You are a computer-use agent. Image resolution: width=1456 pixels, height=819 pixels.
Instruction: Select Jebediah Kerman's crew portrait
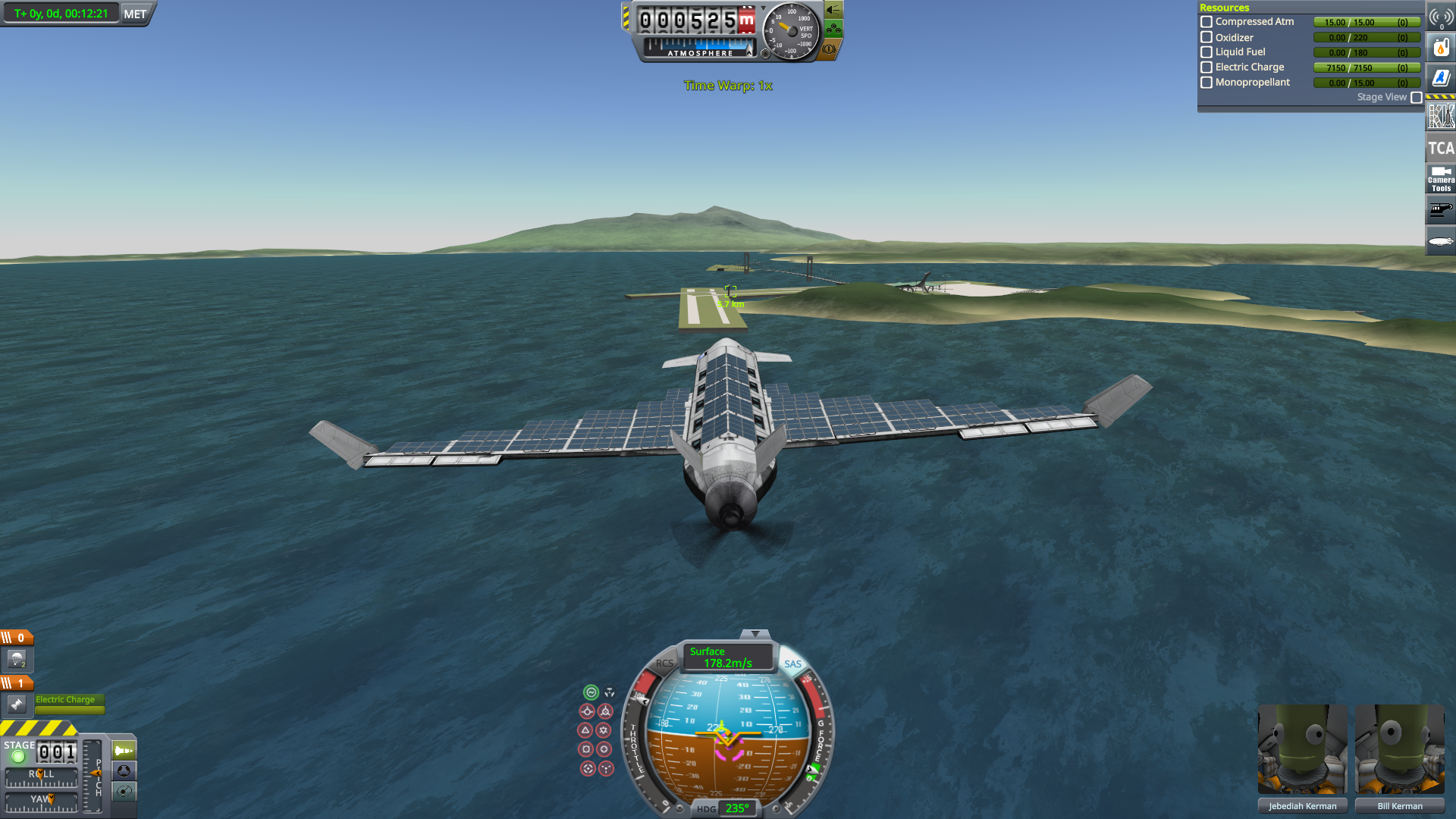tap(1302, 751)
